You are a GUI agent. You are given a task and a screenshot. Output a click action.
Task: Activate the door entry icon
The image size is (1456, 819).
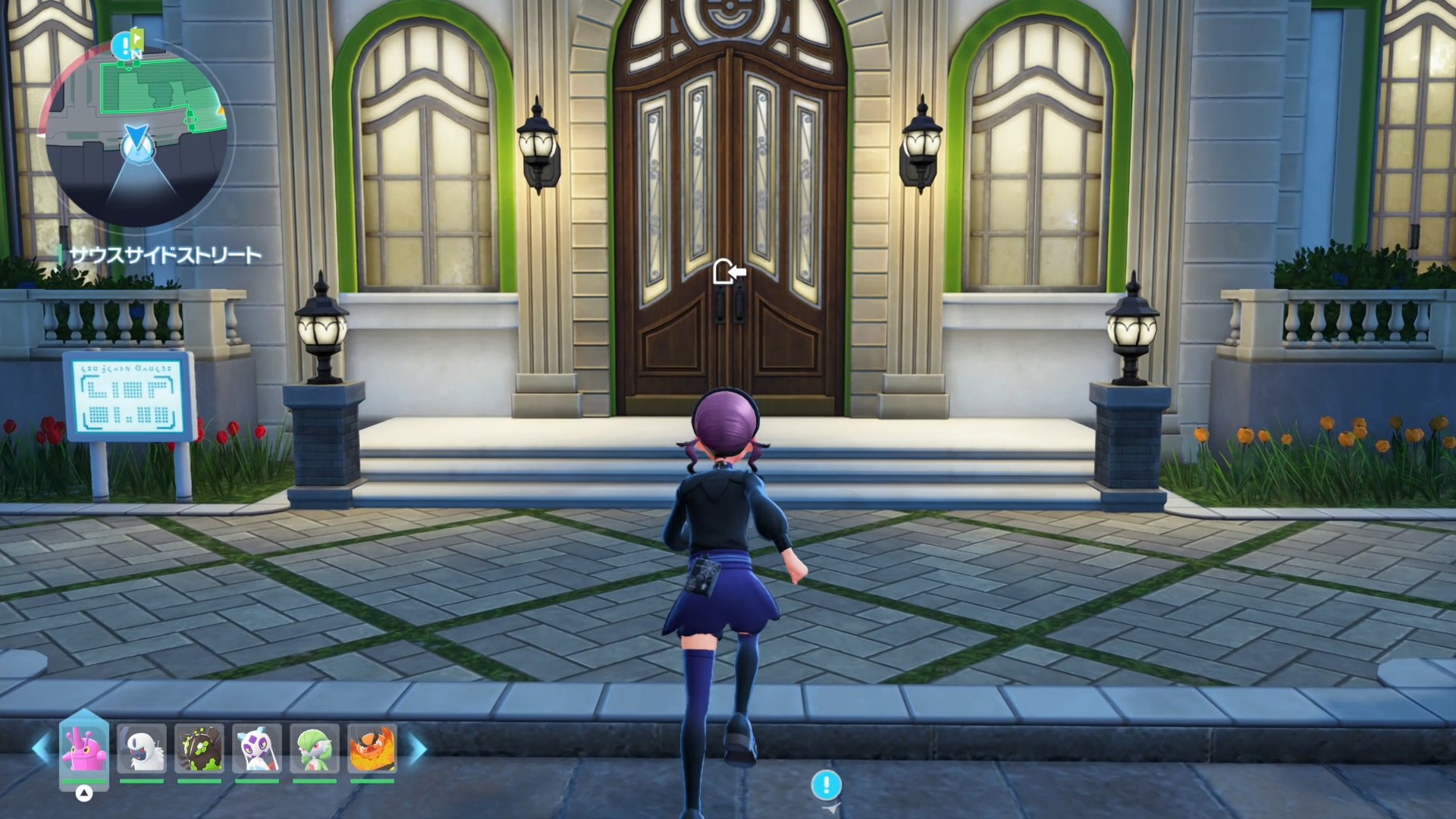click(x=729, y=271)
